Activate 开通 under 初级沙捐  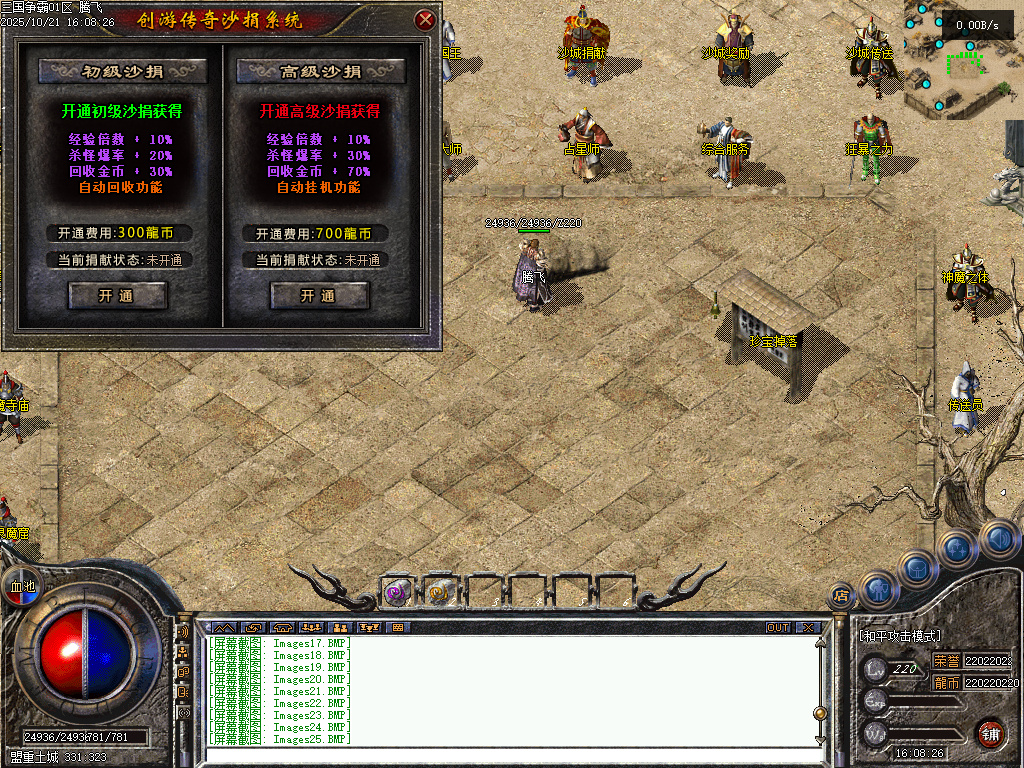point(117,295)
